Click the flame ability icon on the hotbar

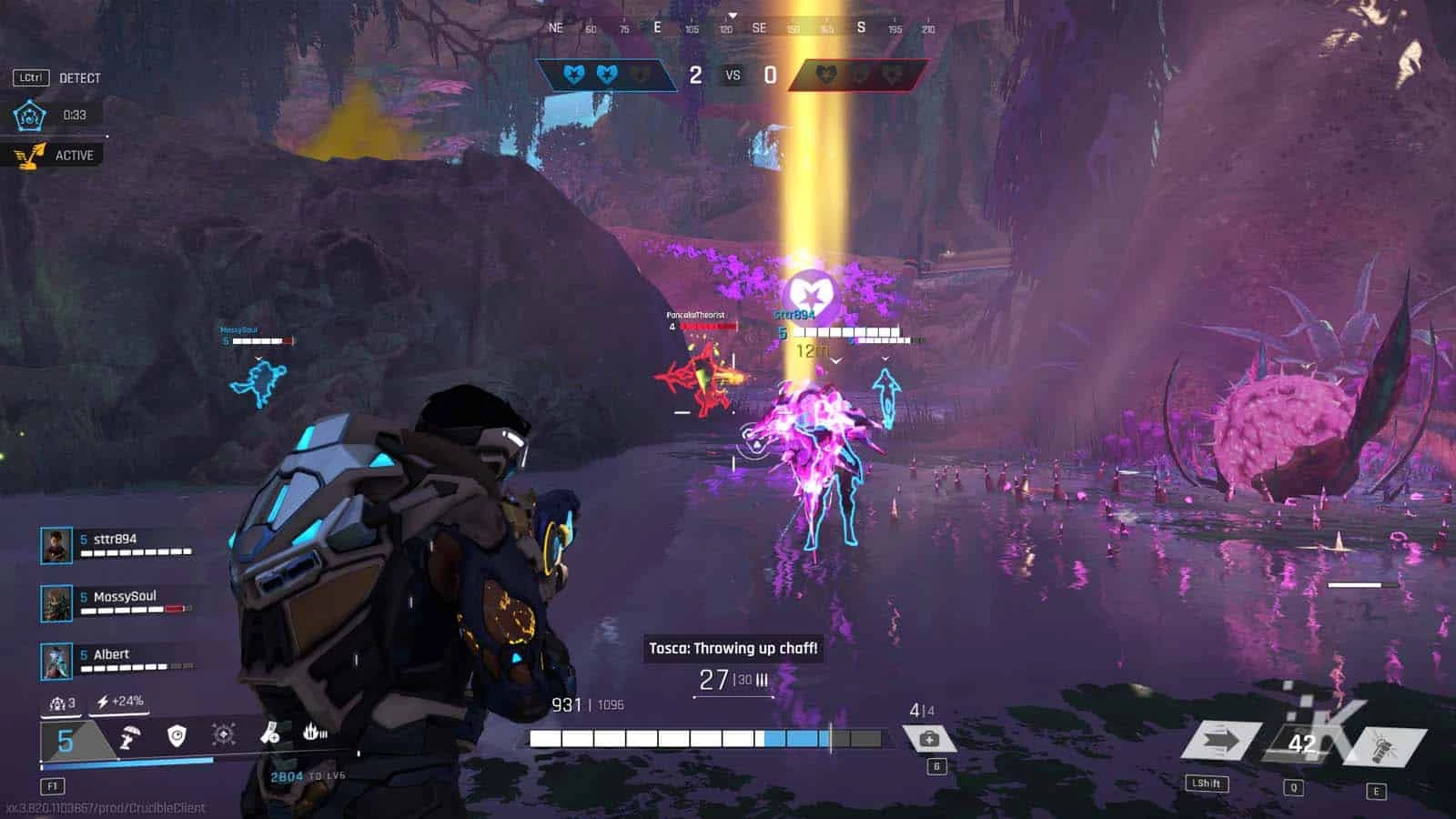click(x=312, y=733)
